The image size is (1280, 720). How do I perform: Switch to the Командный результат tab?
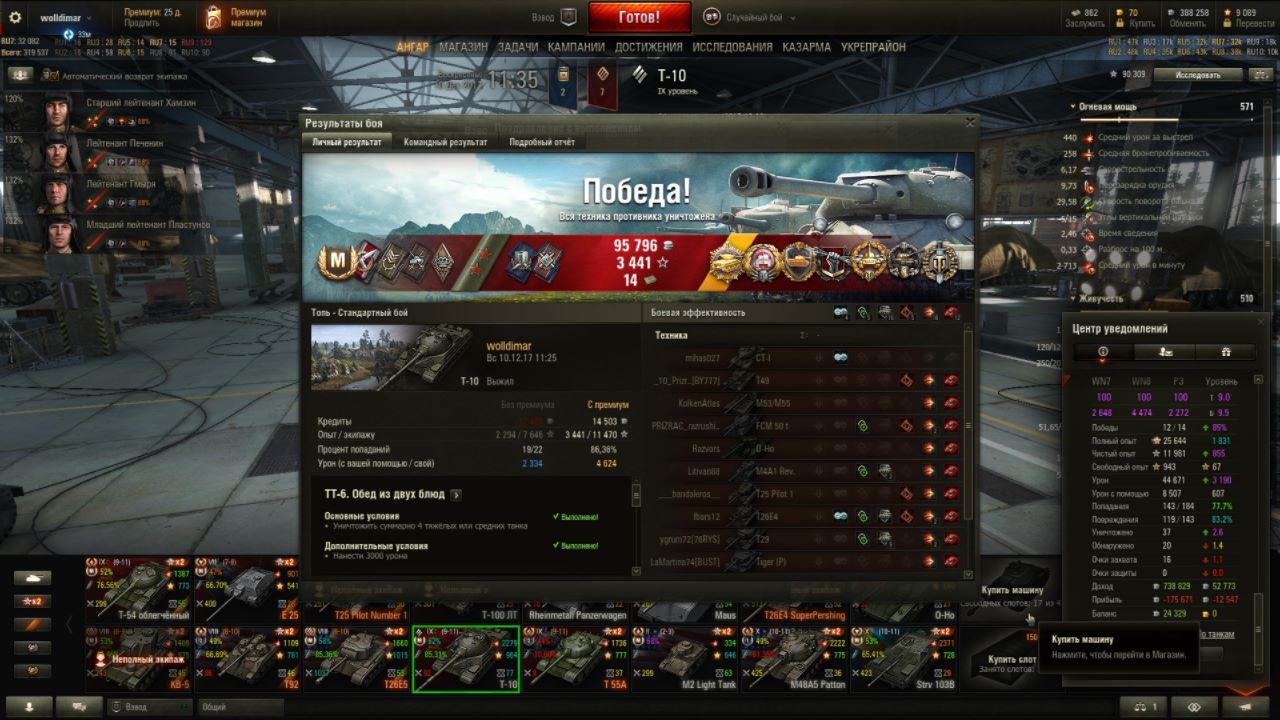click(445, 142)
